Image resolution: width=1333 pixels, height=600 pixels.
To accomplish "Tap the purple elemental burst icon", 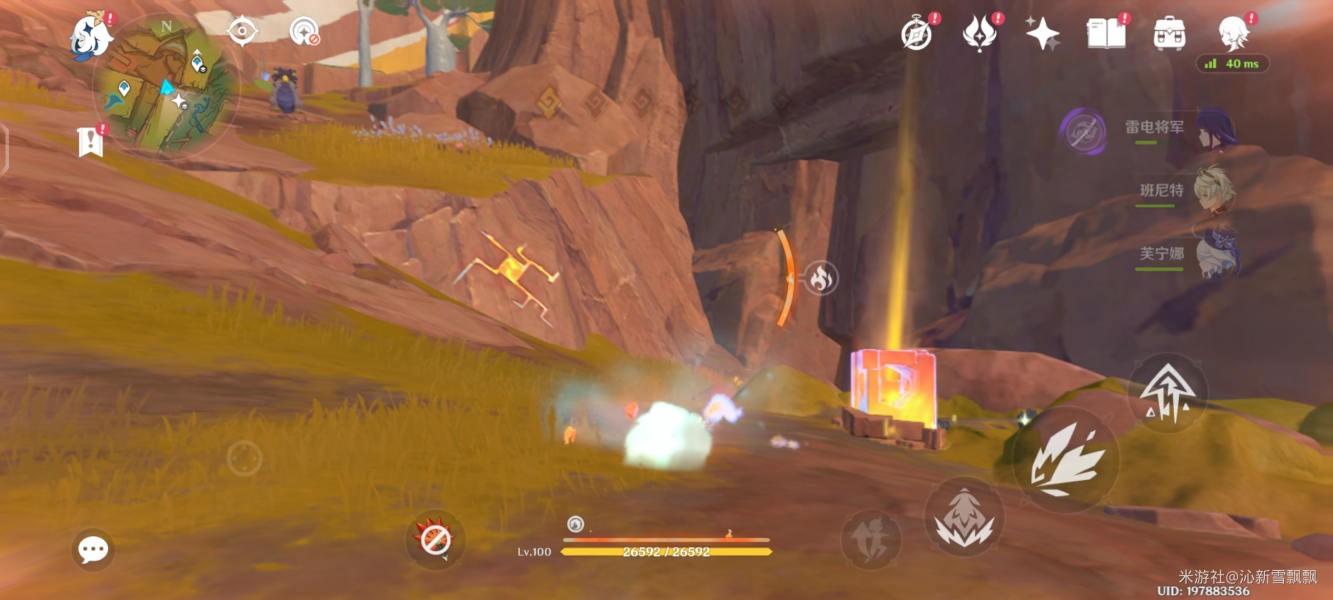I will tap(1083, 132).
